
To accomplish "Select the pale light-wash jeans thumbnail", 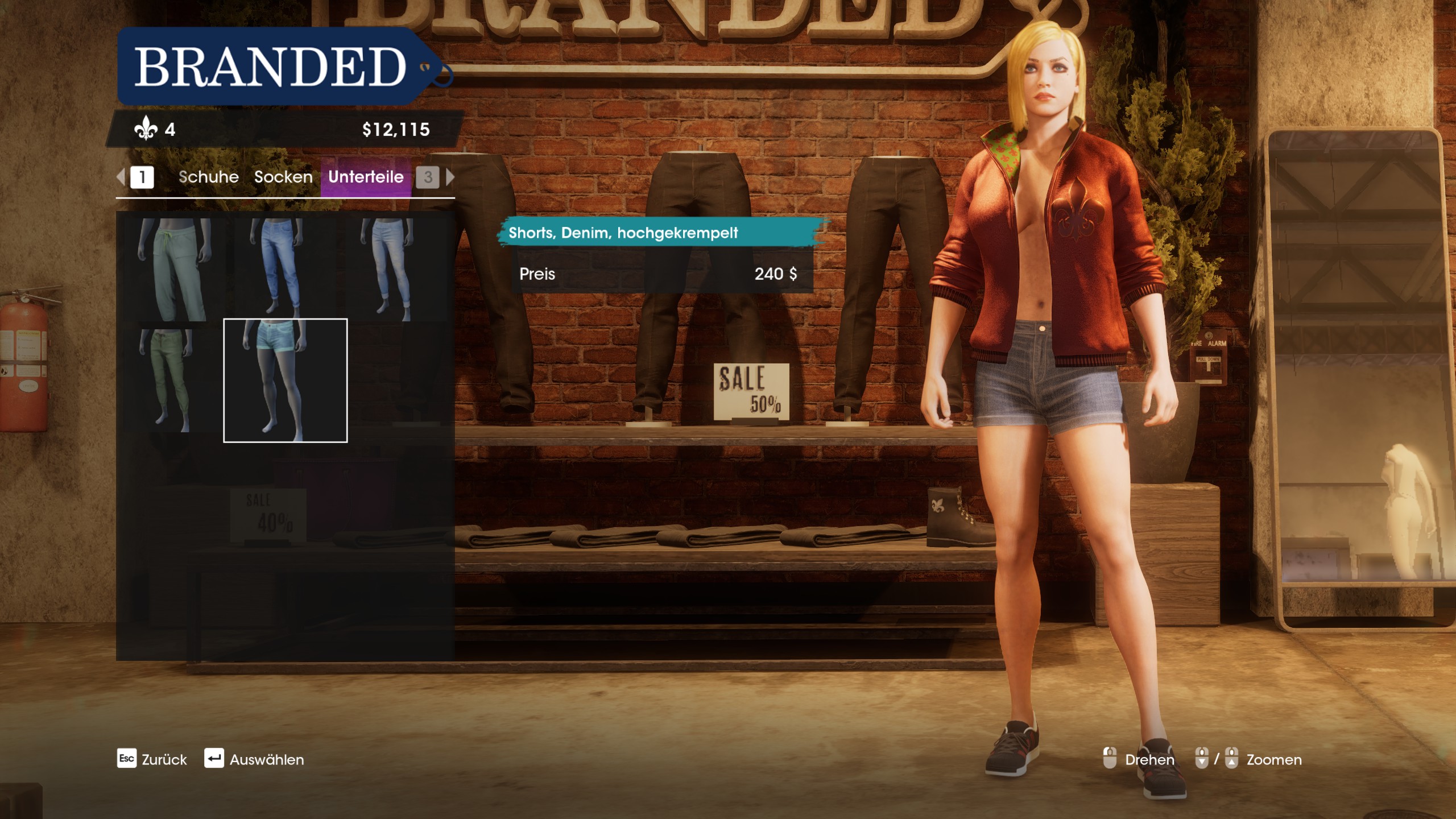I will pyautogui.click(x=395, y=269).
